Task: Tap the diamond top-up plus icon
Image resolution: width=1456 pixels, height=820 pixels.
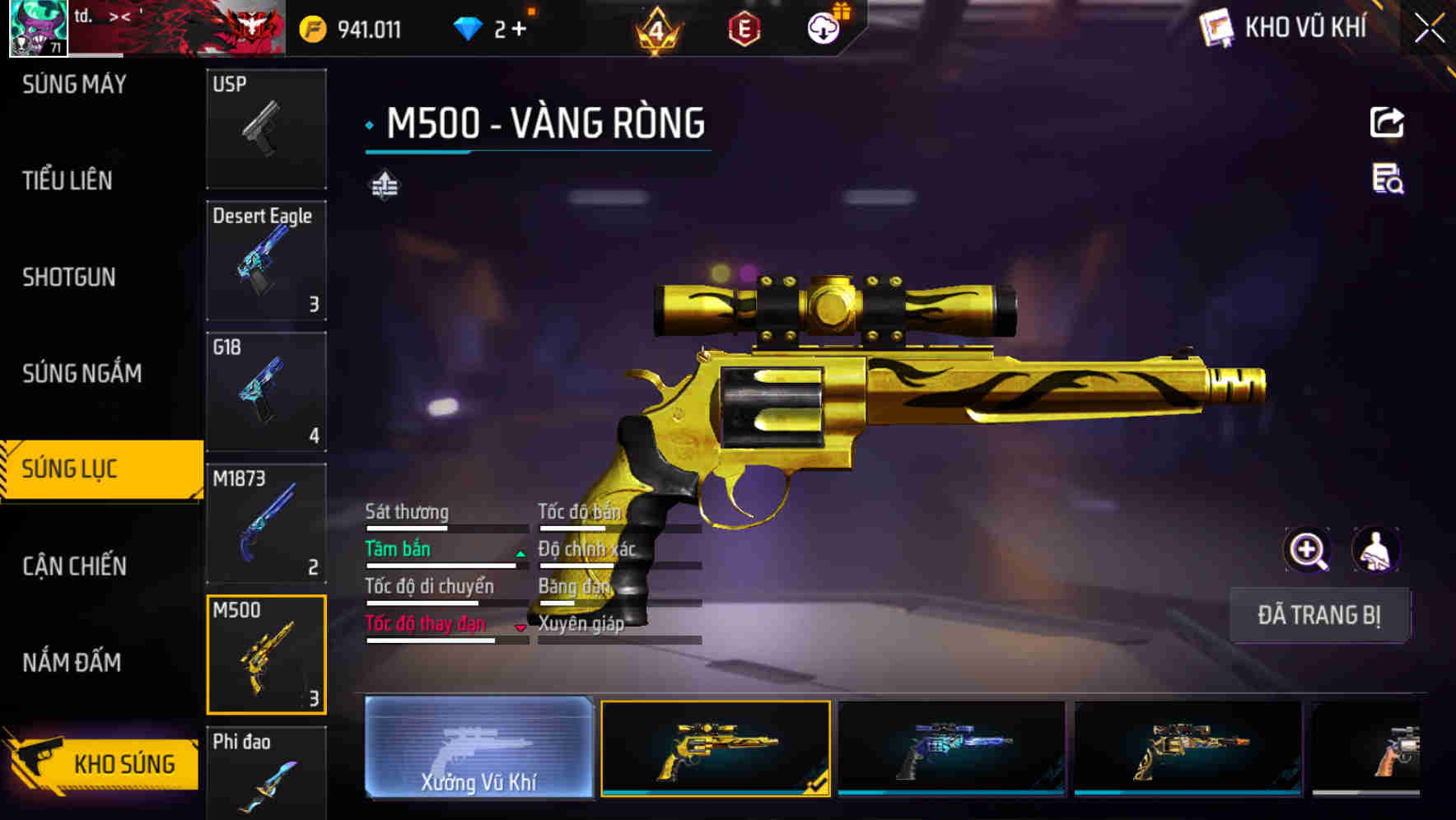Action: (x=519, y=27)
